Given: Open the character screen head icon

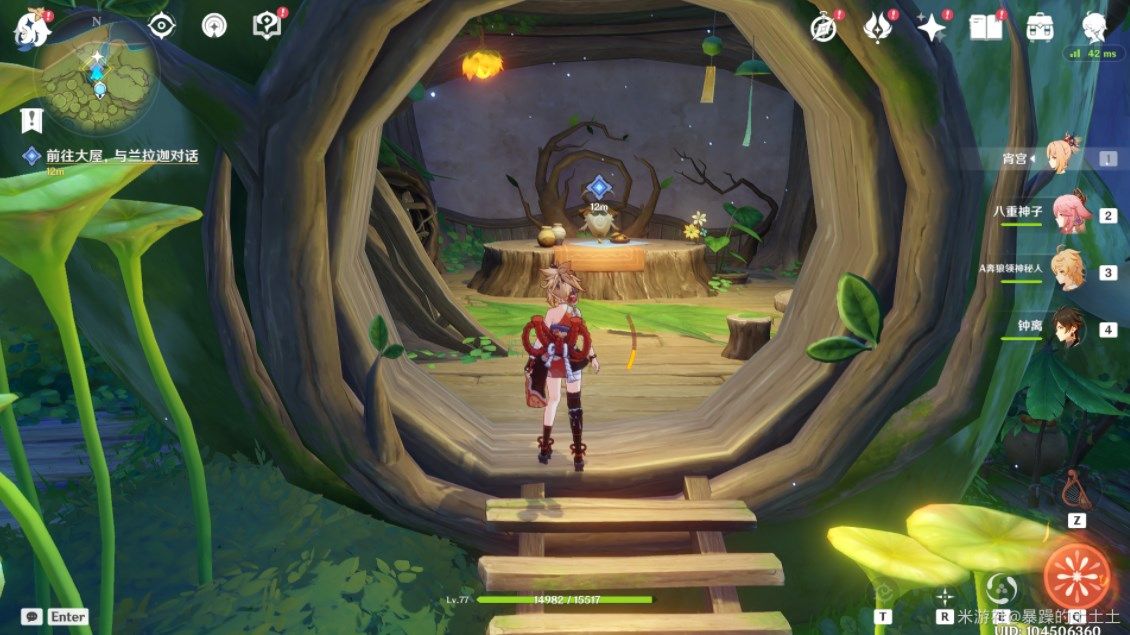Looking at the screenshot, I should pos(1094,27).
